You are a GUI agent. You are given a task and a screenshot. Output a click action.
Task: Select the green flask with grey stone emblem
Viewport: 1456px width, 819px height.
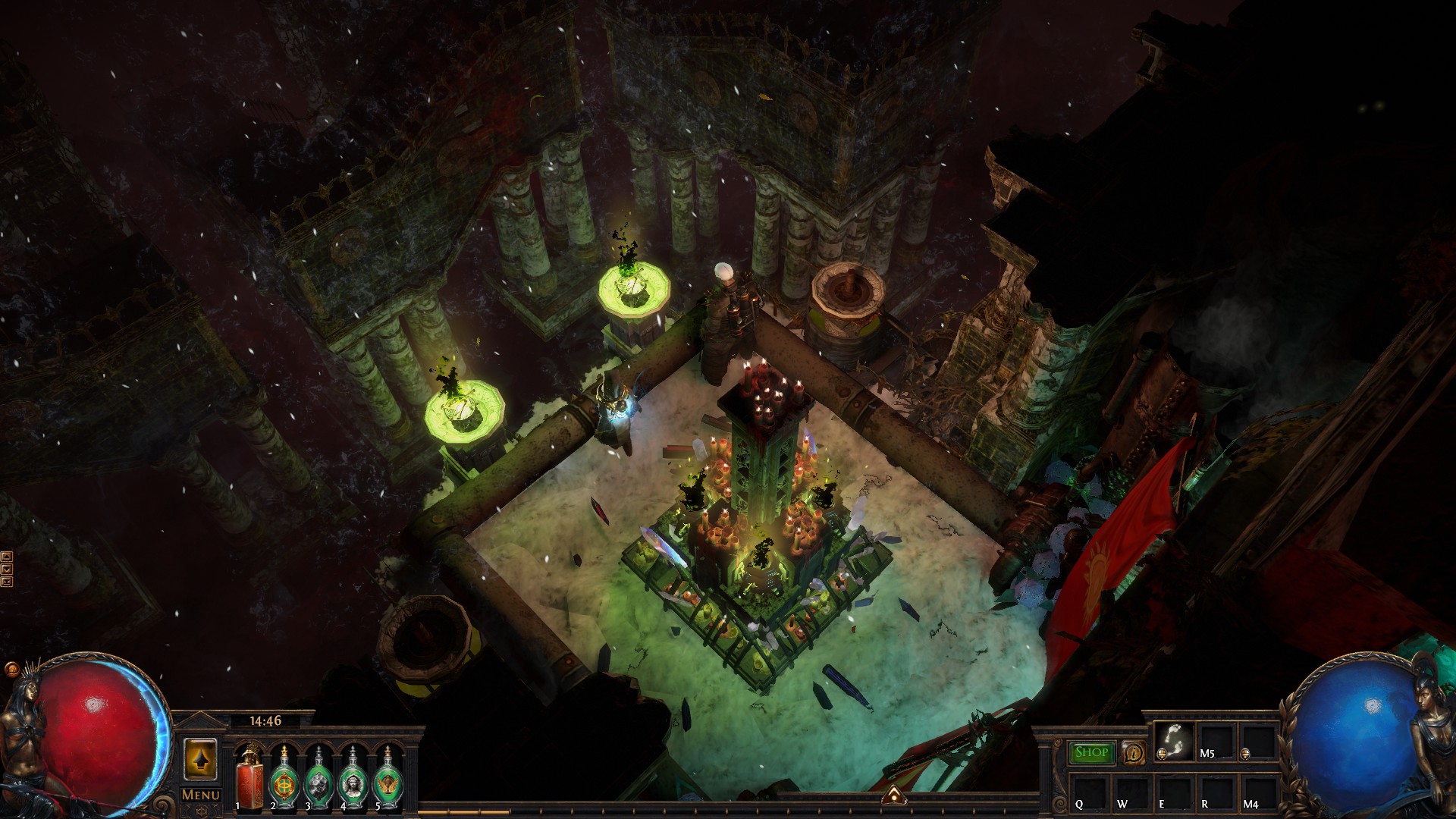pyautogui.click(x=318, y=779)
